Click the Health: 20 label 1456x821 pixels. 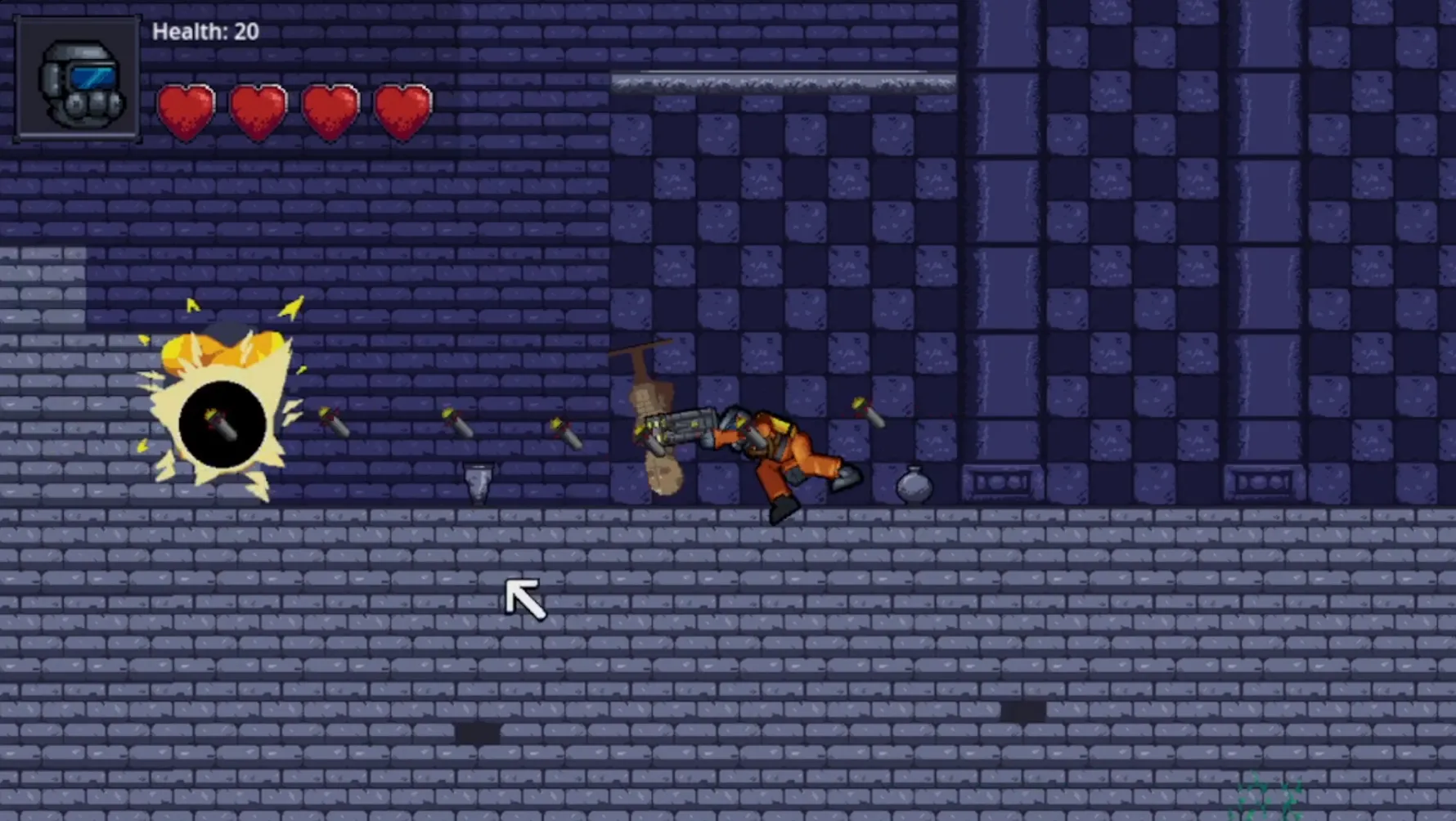(x=205, y=32)
